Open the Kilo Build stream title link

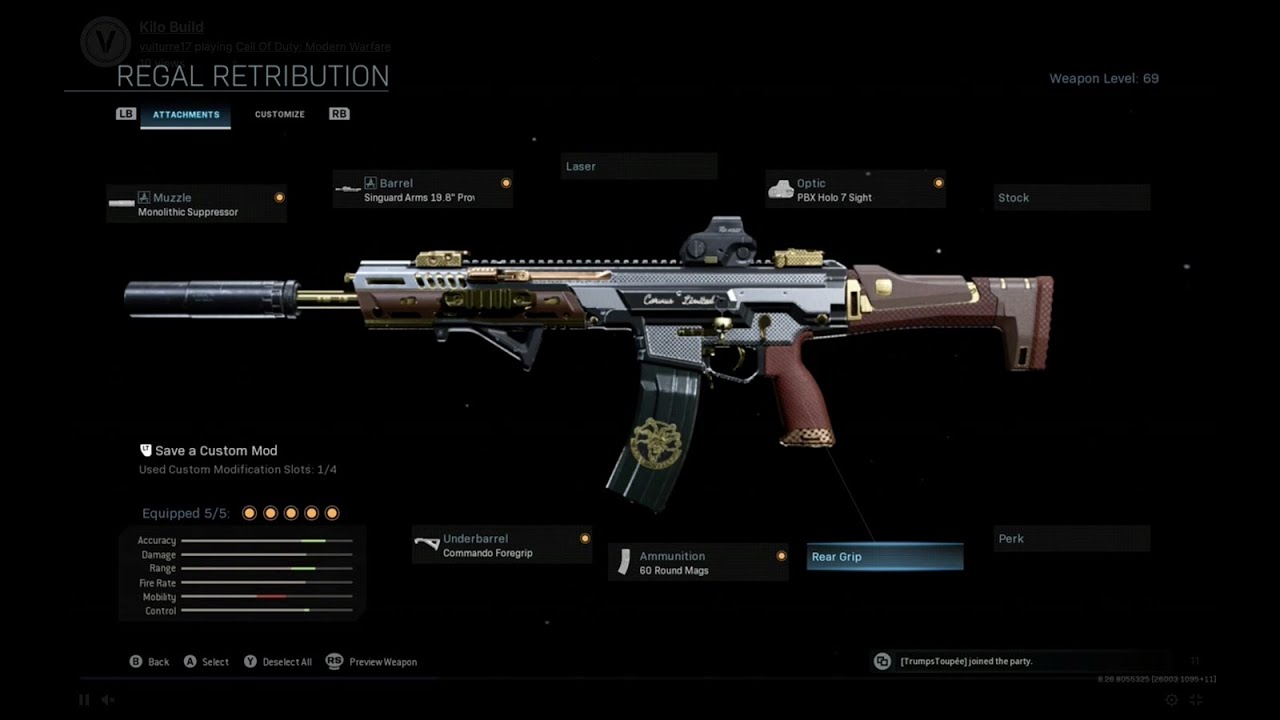171,27
